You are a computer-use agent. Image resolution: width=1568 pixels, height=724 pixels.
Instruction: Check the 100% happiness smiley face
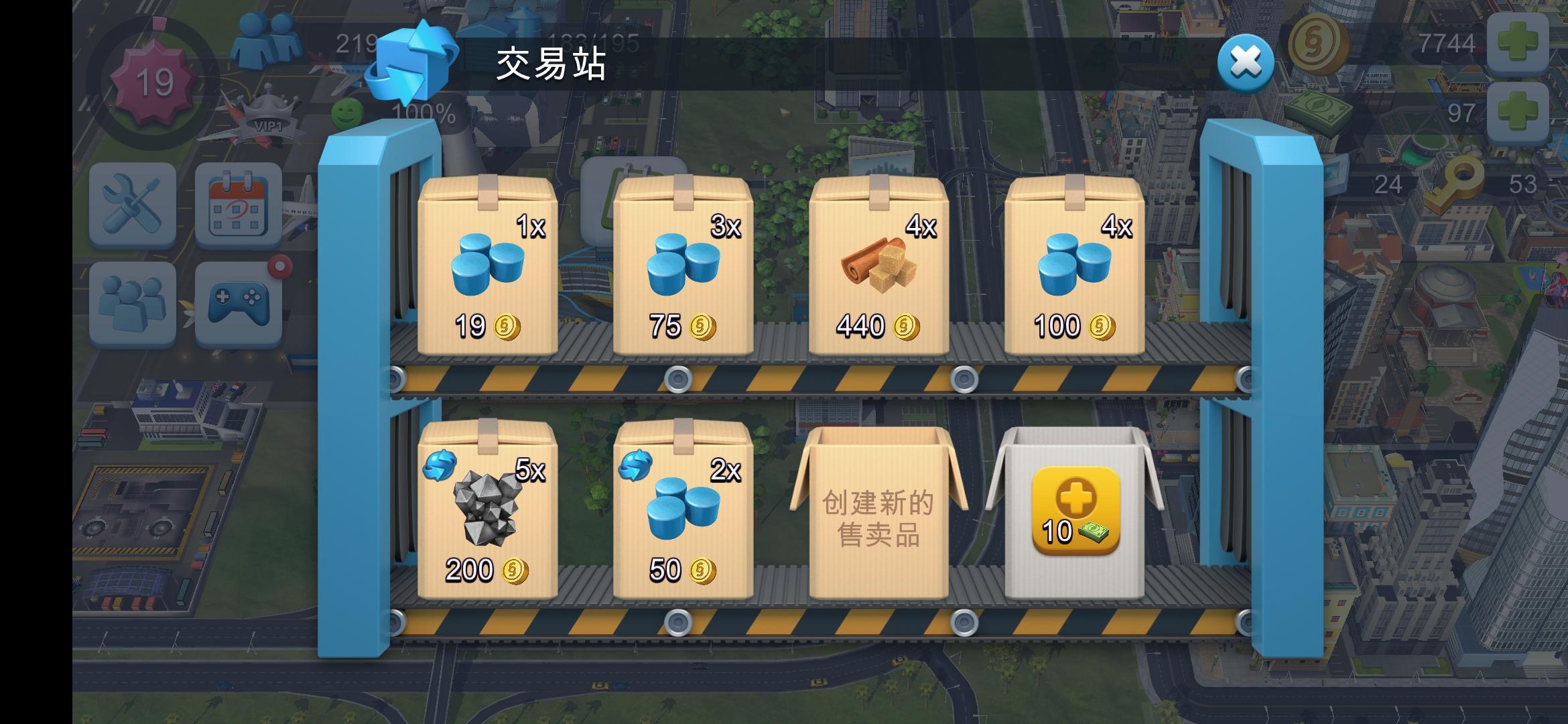tap(346, 114)
